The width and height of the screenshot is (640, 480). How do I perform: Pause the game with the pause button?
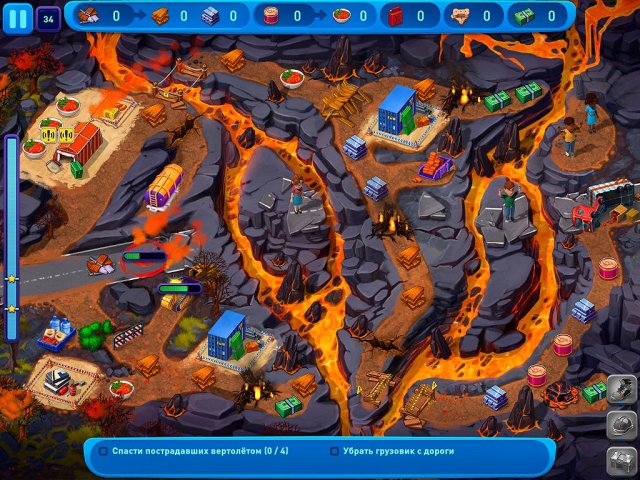(17, 16)
